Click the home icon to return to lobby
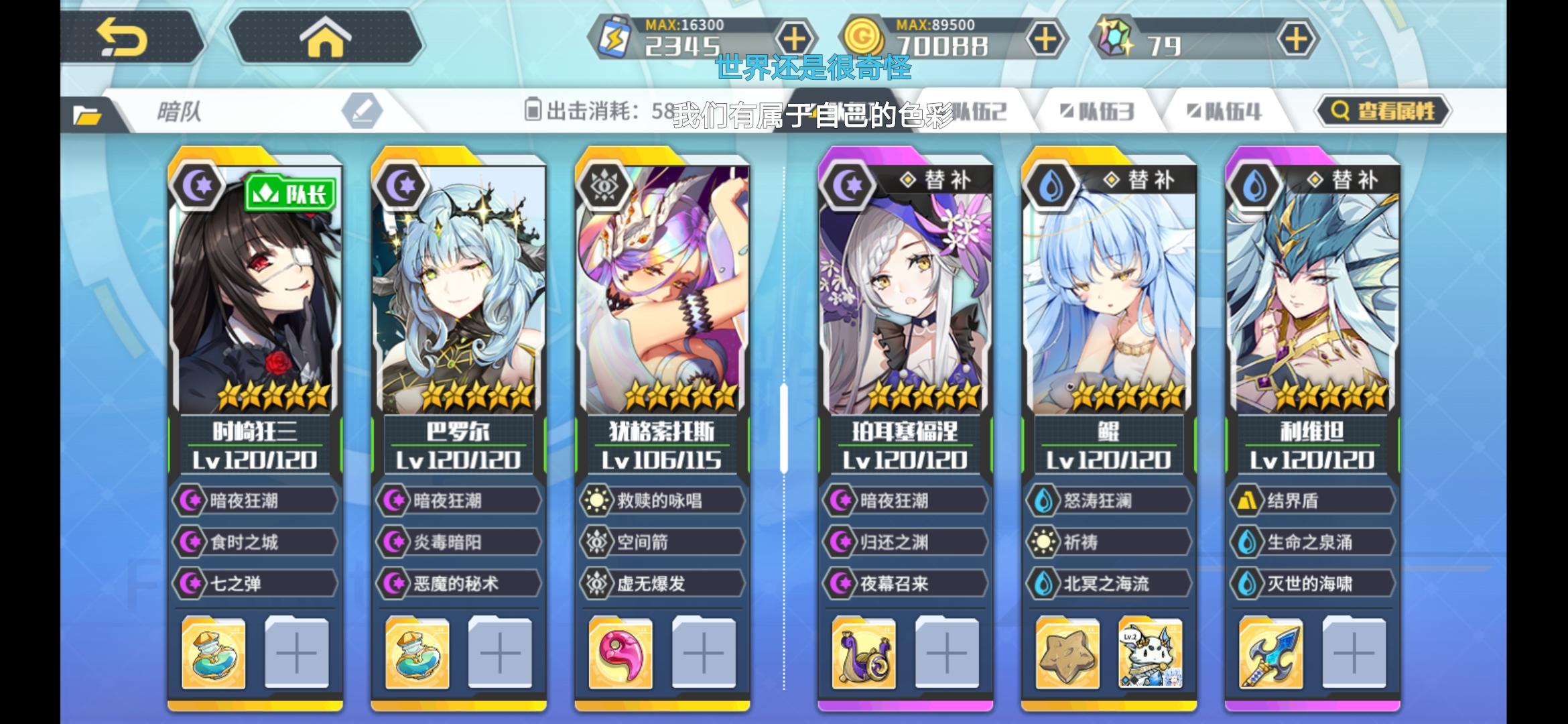1568x724 pixels. coord(325,38)
